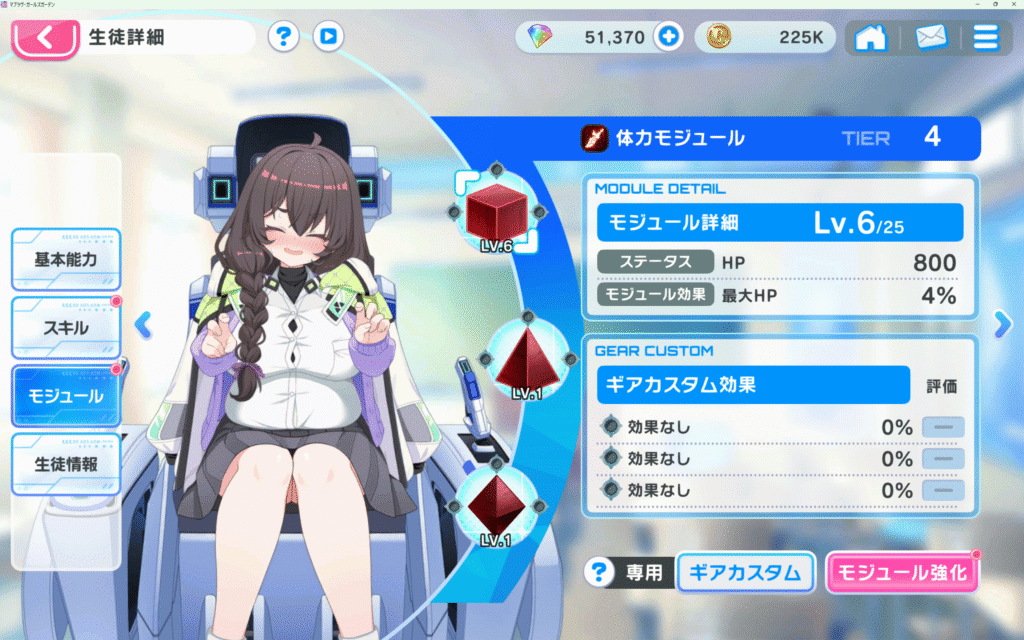Close the game window
1024x640 pixels.
point(1011,5)
